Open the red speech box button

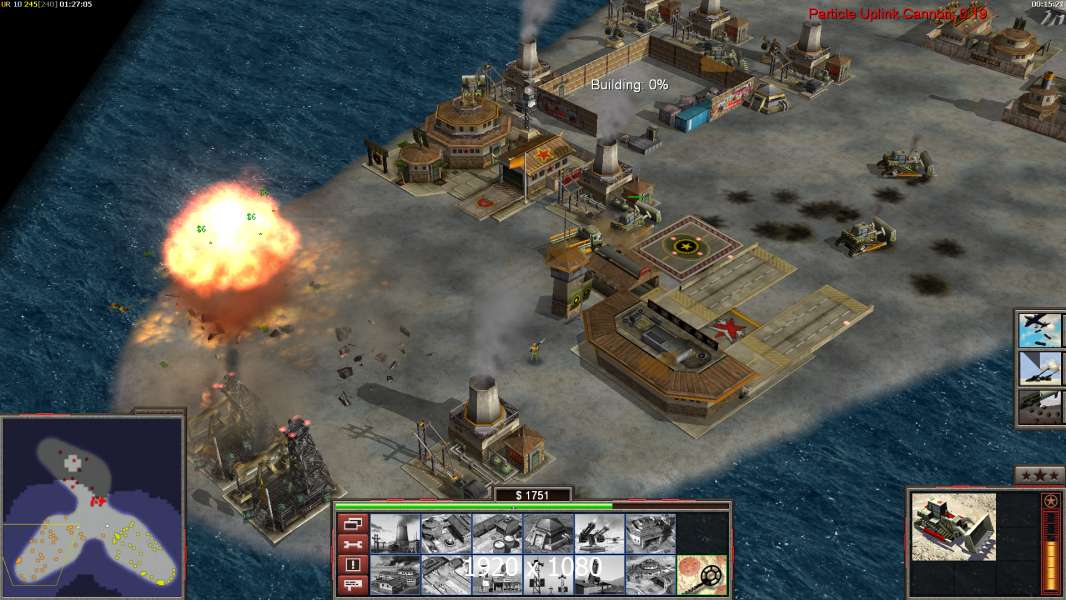click(351, 585)
